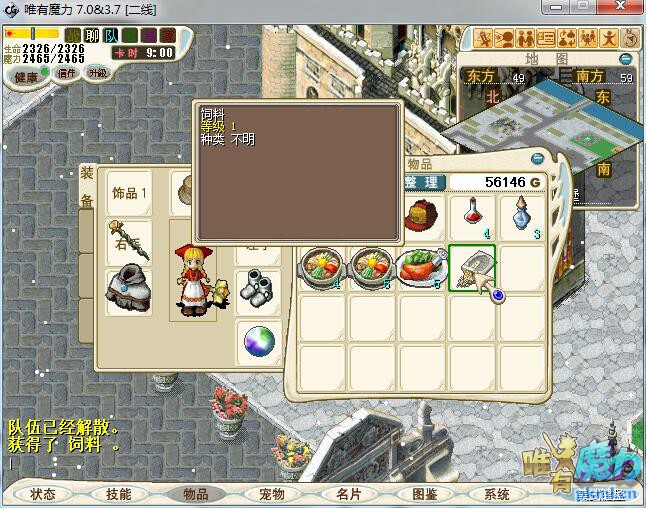646x508 pixels.
Task: Open the 状态 status menu
Action: pyautogui.click(x=43, y=494)
